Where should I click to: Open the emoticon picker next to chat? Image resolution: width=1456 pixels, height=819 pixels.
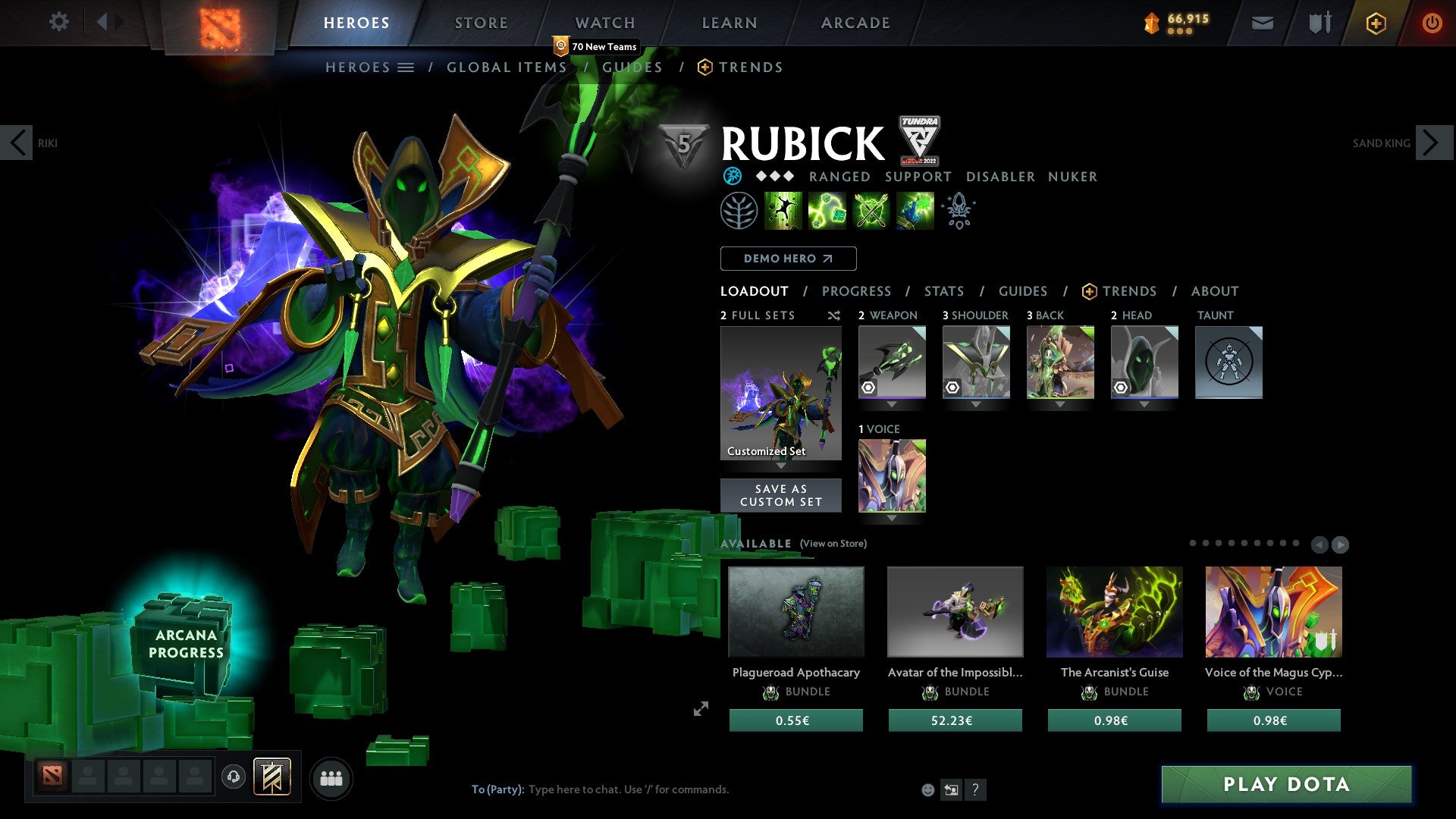(x=927, y=789)
